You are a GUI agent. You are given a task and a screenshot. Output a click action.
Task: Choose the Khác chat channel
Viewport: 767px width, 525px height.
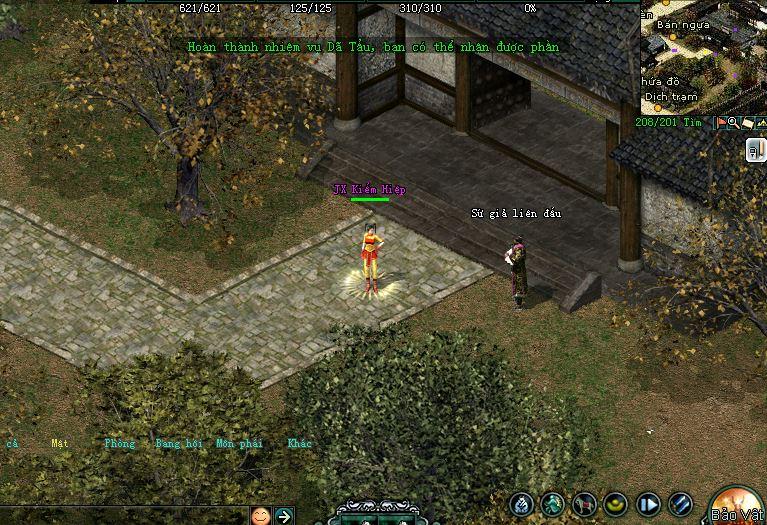tap(299, 443)
